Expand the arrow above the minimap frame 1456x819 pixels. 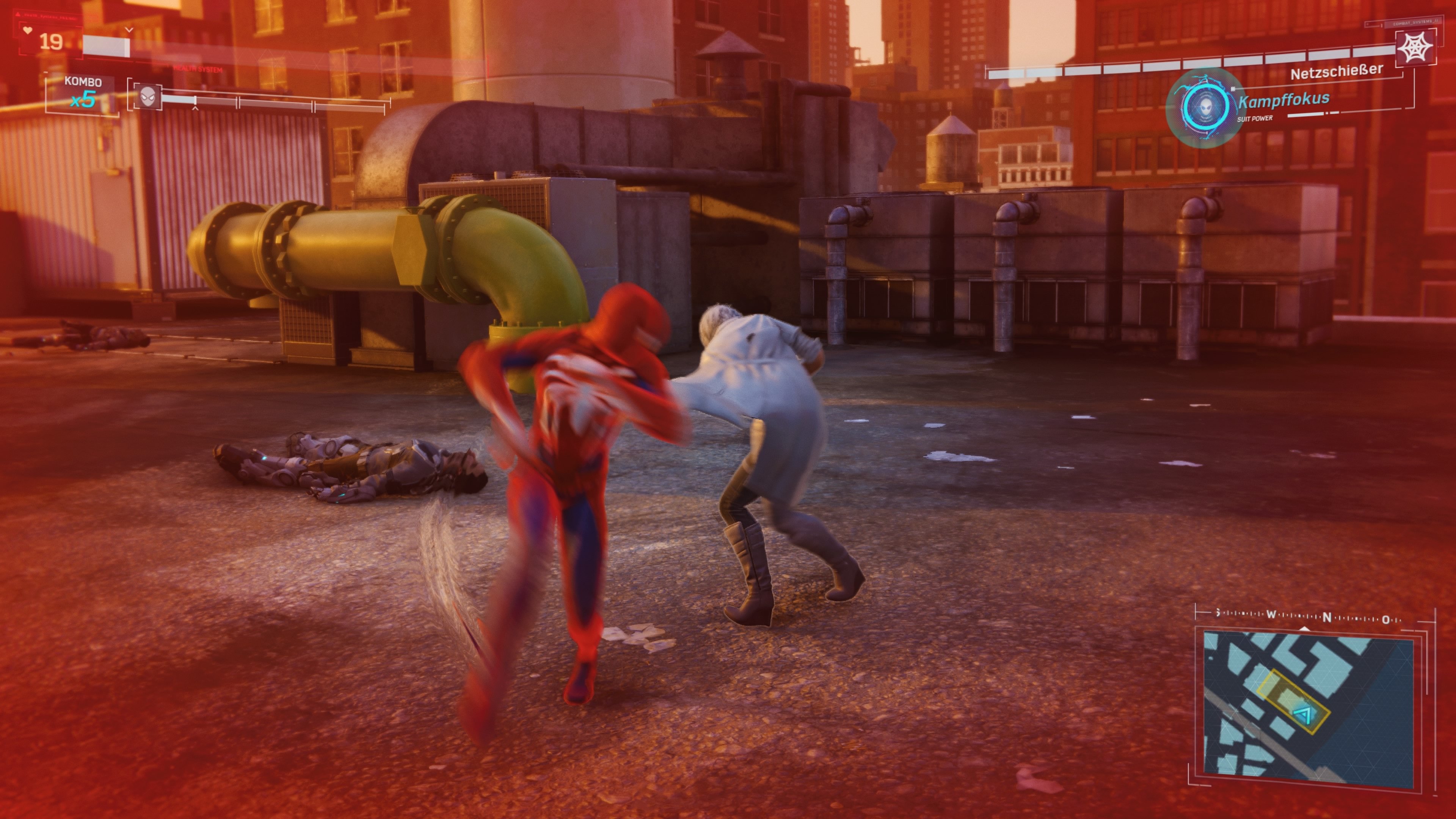[x=1304, y=629]
